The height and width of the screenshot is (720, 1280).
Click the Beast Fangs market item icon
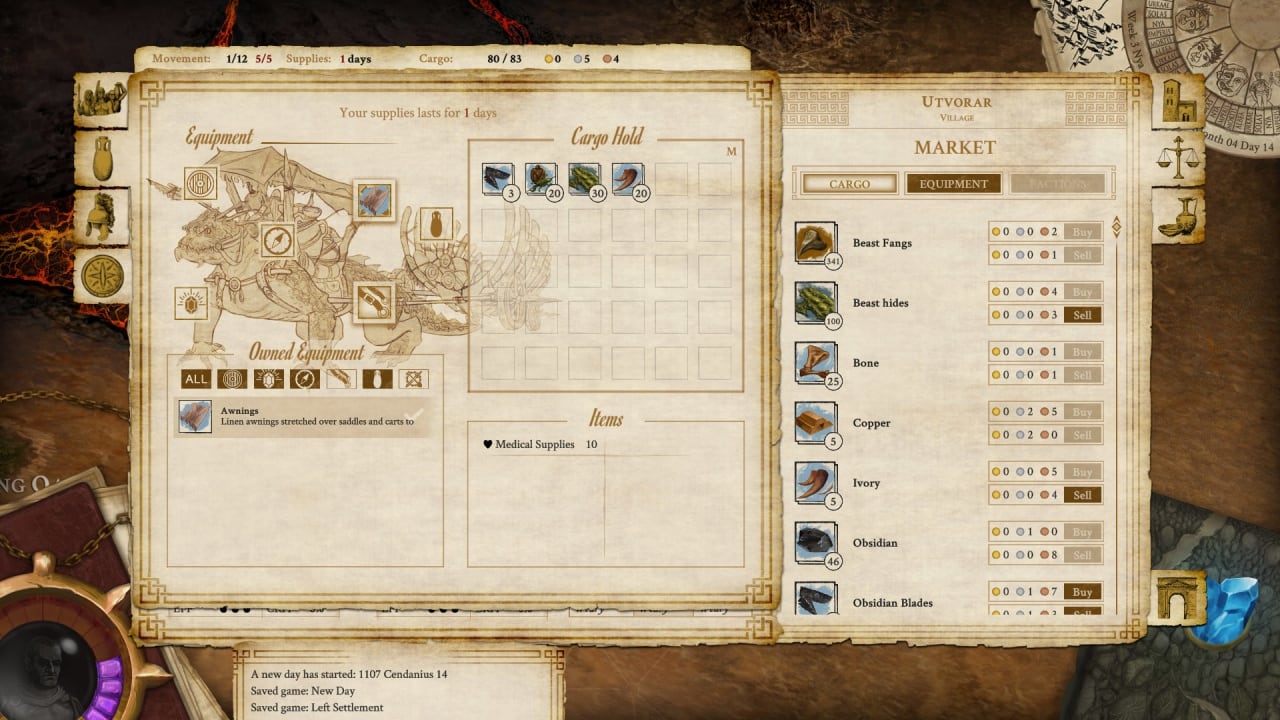pos(815,243)
